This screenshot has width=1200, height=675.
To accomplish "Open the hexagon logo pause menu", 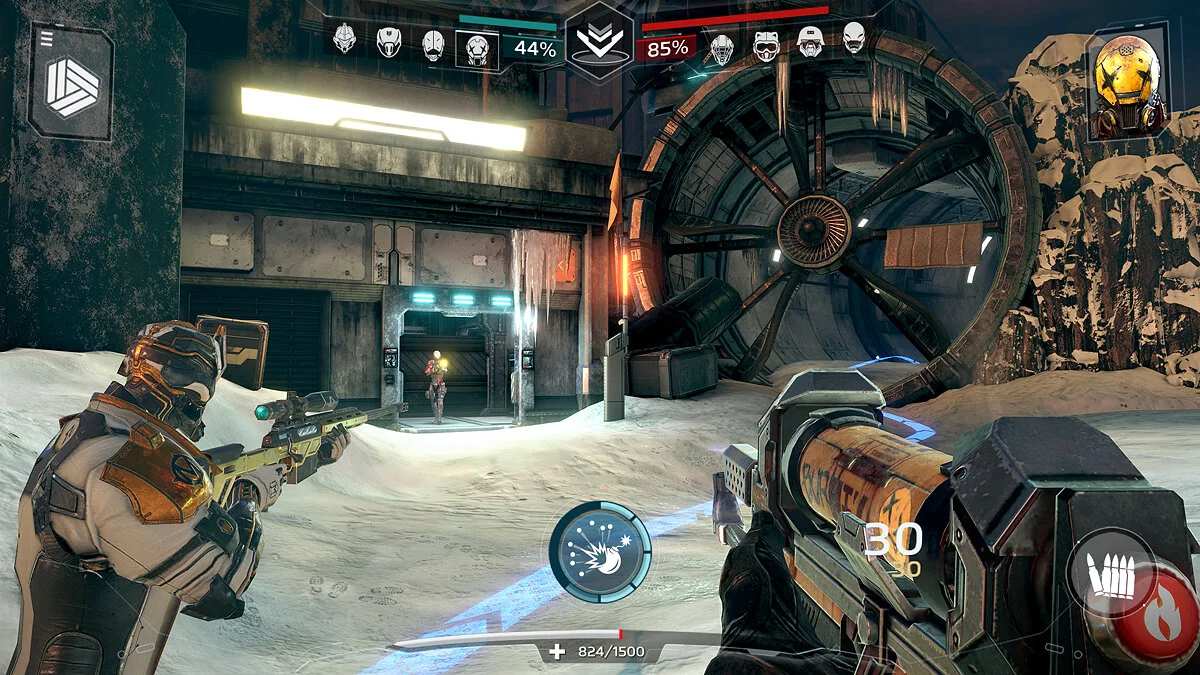I will (x=71, y=85).
